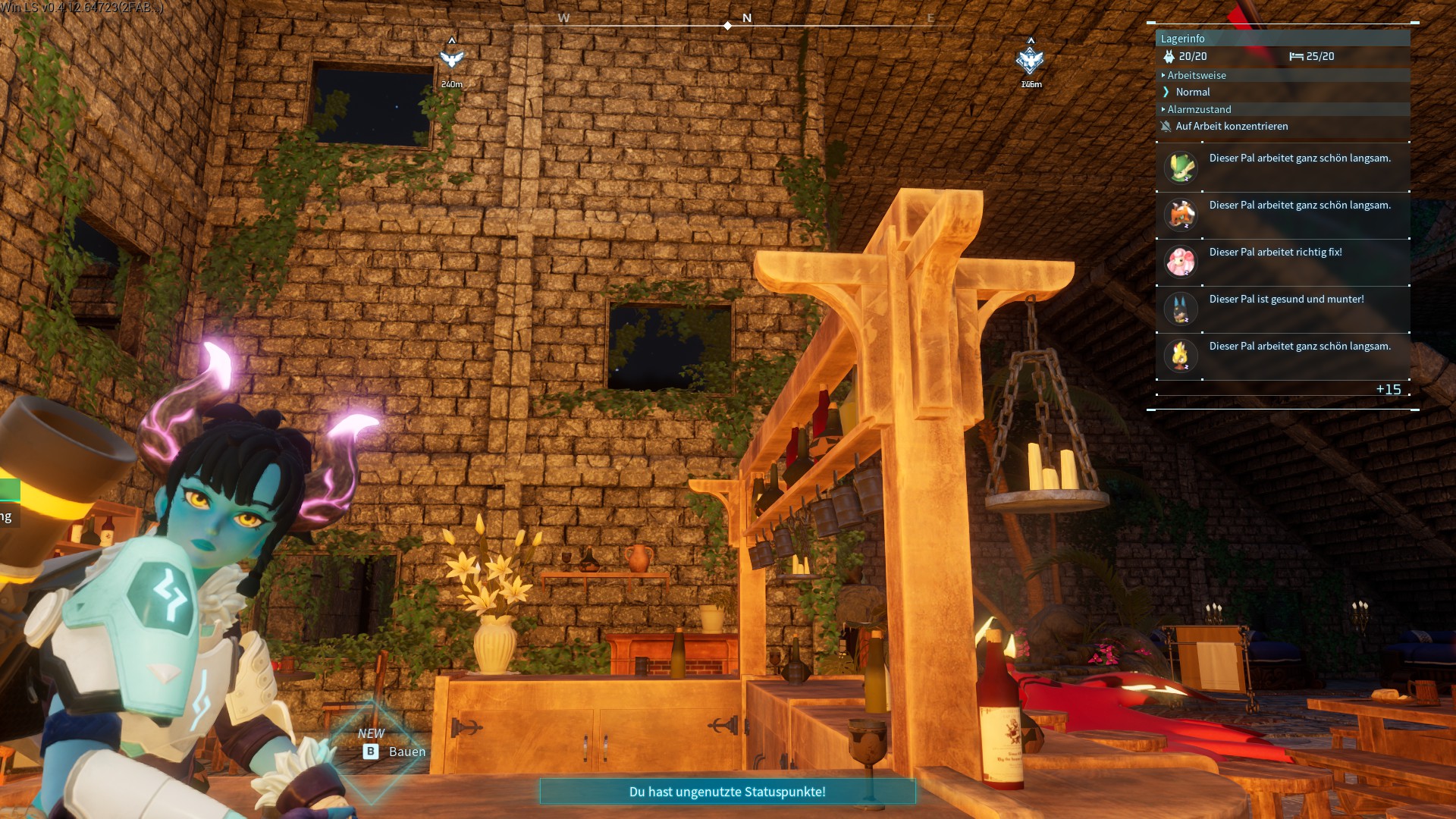
Task: Select the Normal work mode entry
Action: (x=1192, y=92)
